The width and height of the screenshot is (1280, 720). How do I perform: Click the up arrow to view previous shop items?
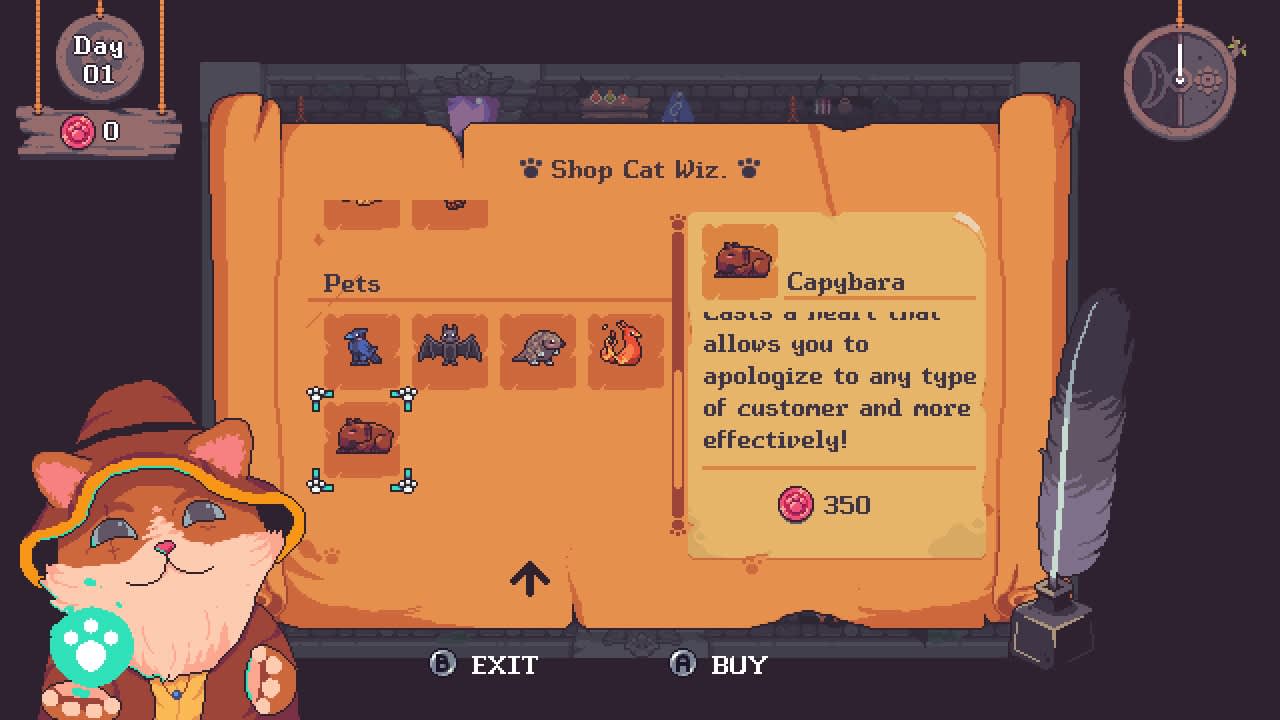(529, 578)
